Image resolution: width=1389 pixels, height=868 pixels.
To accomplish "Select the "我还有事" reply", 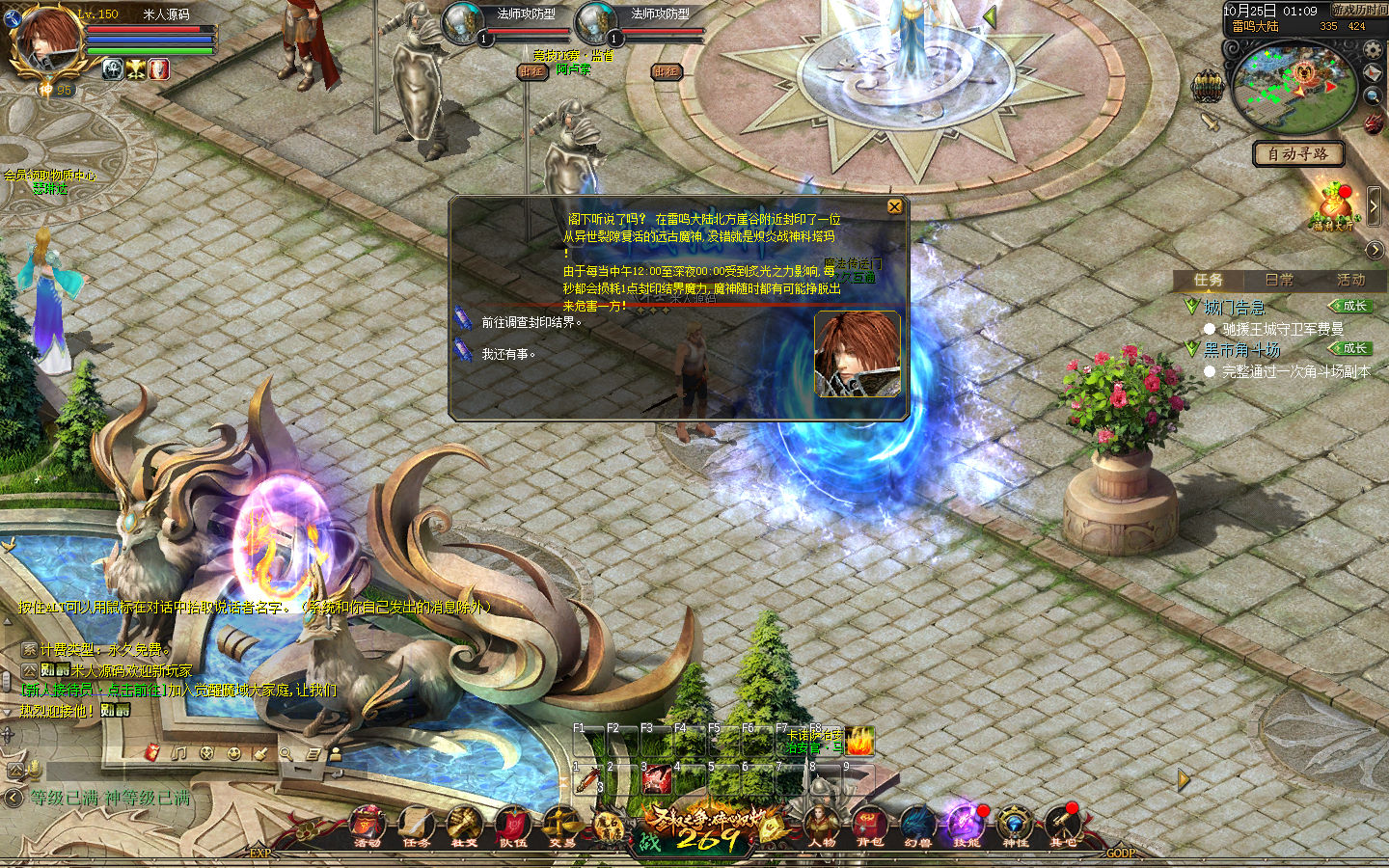I will (508, 354).
